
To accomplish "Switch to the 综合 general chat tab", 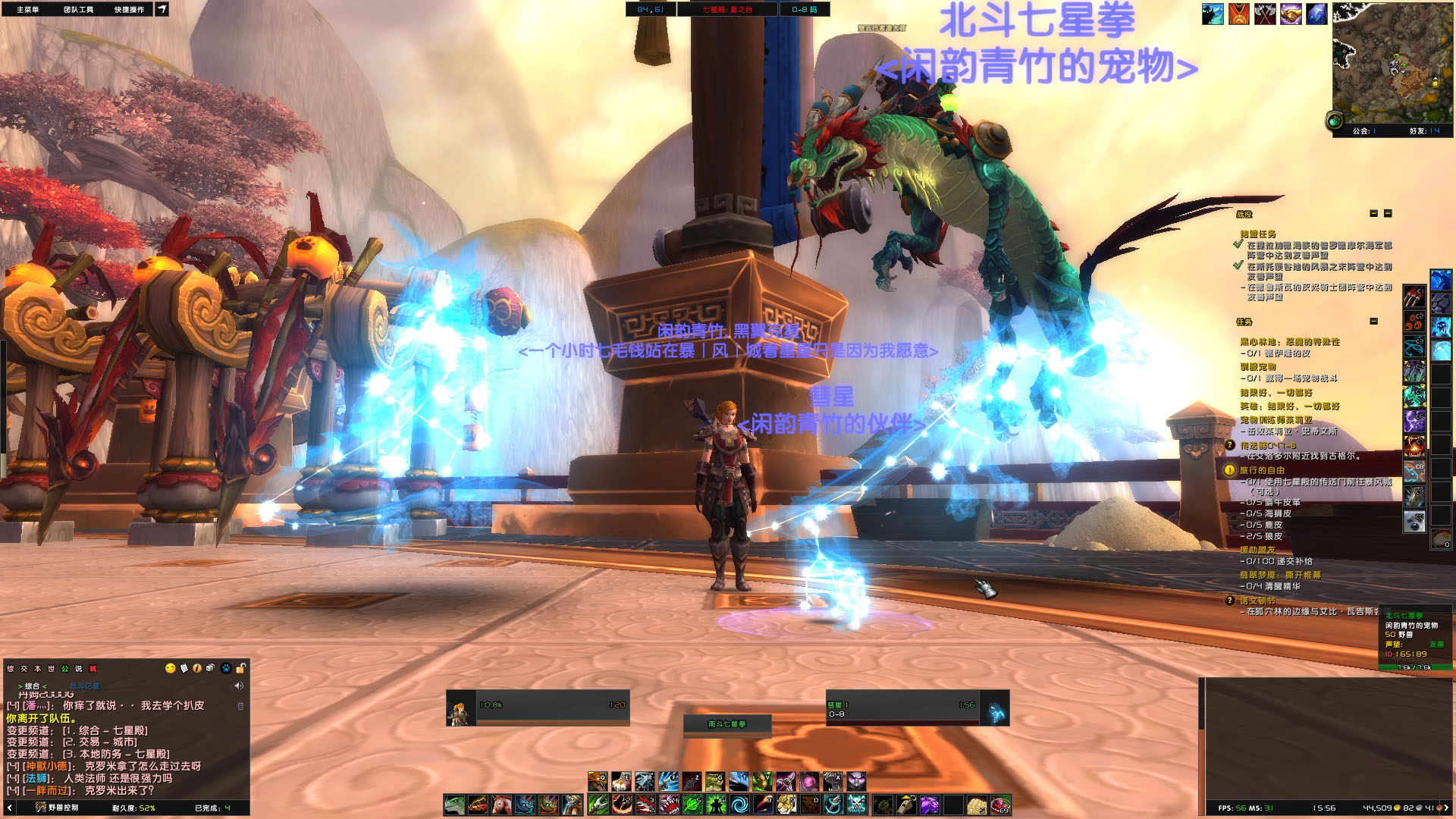I will 32,686.
